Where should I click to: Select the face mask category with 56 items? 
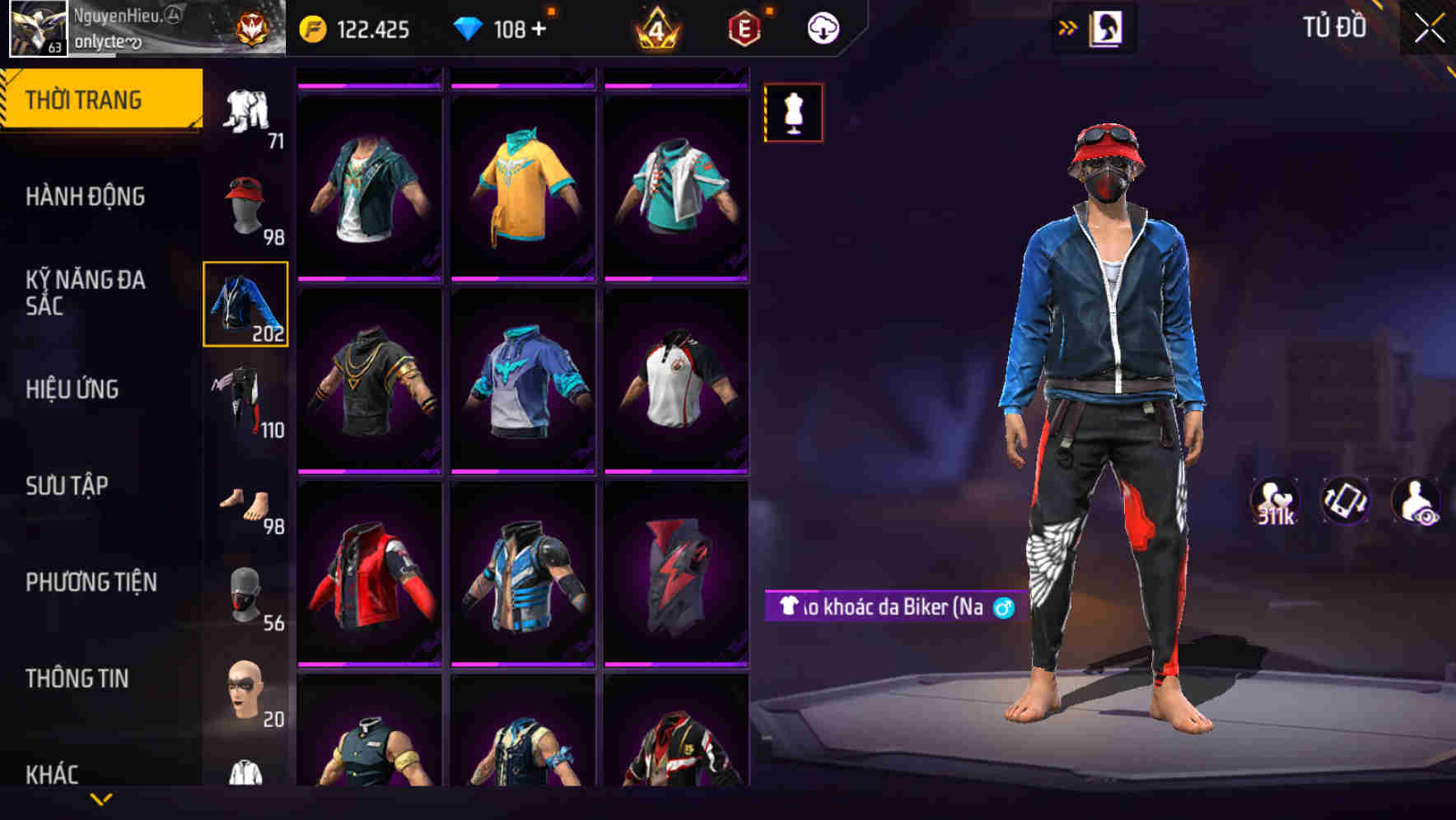(x=245, y=594)
